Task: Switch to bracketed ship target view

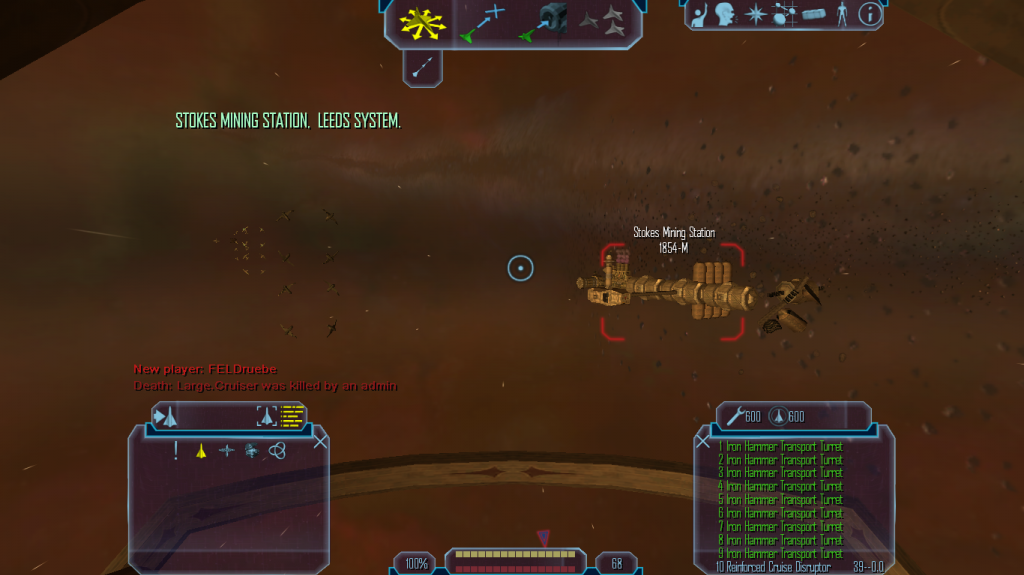Action: point(266,415)
